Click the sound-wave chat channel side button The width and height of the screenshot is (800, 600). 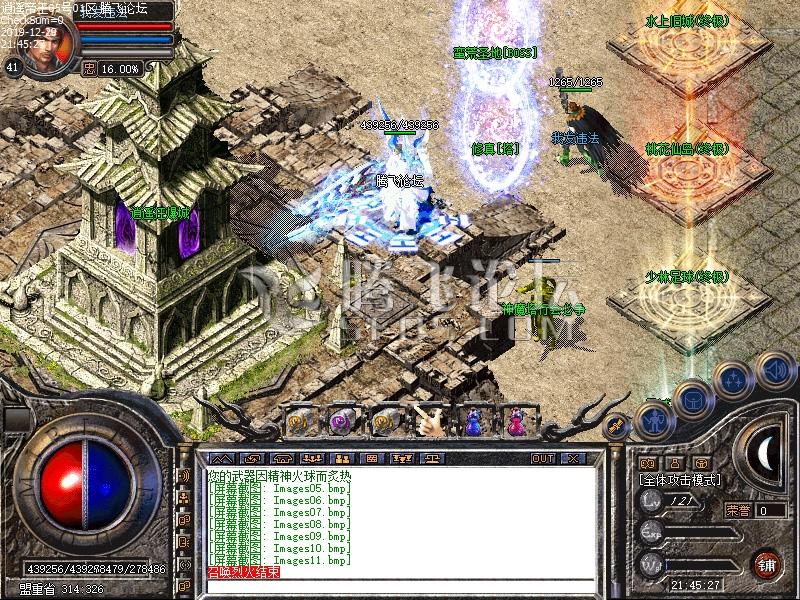coord(184,475)
